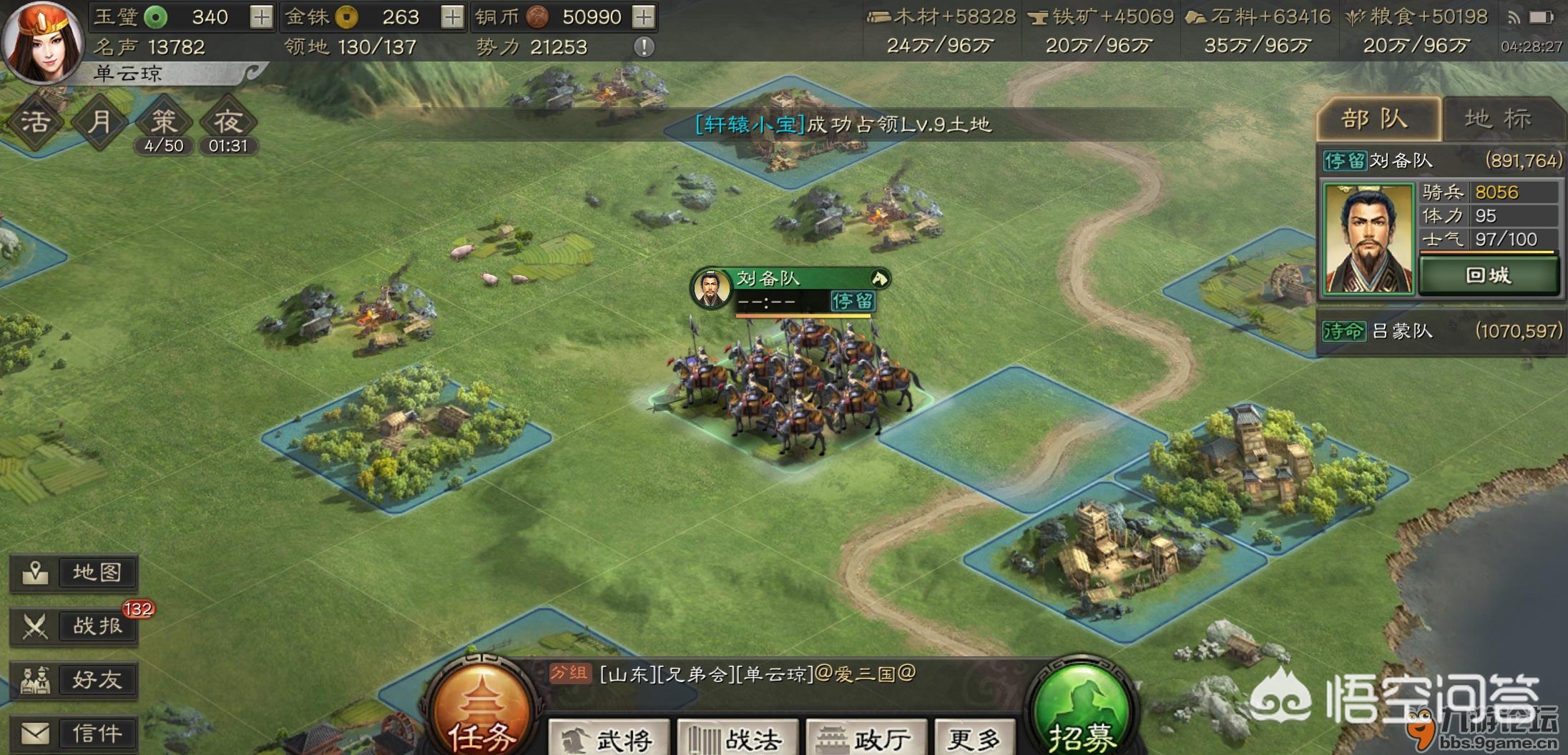Open the 武将 generals menu
Image resolution: width=1568 pixels, height=755 pixels.
click(x=609, y=739)
